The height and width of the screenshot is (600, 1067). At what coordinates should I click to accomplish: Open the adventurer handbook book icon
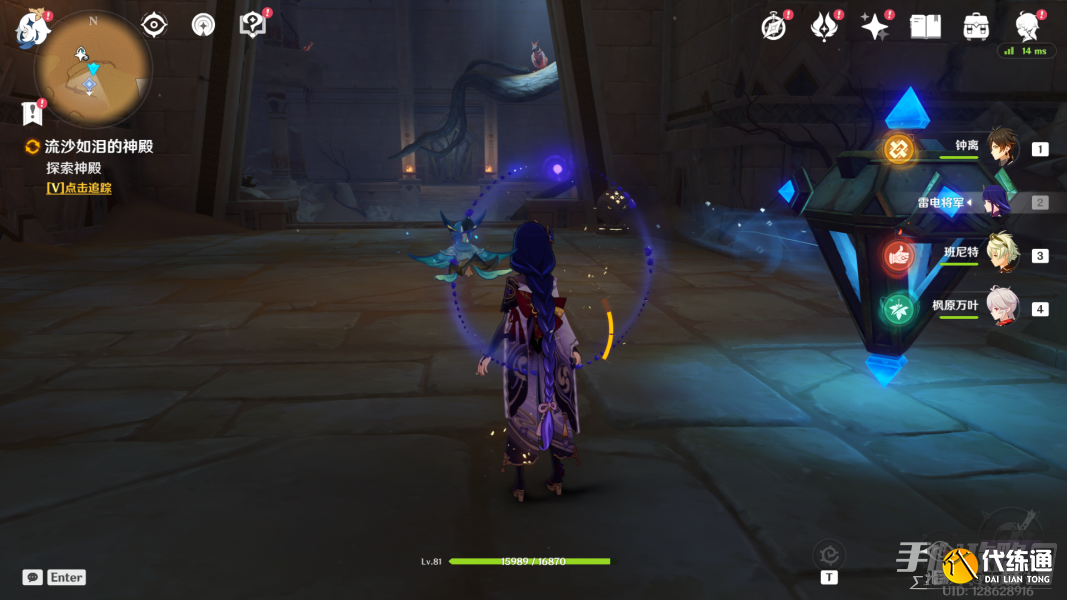(x=925, y=27)
